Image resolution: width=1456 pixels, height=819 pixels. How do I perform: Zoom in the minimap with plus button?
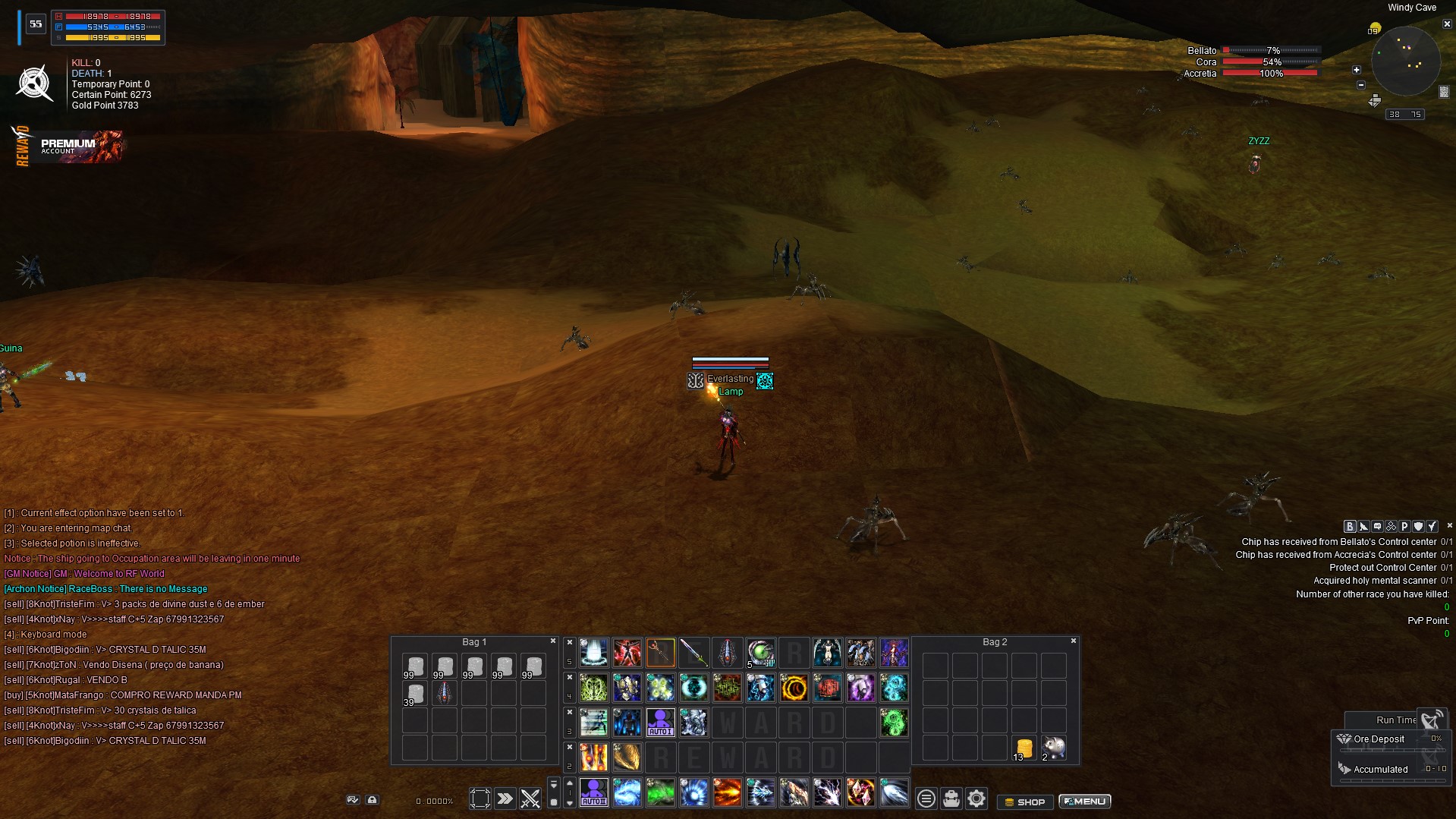[1357, 70]
